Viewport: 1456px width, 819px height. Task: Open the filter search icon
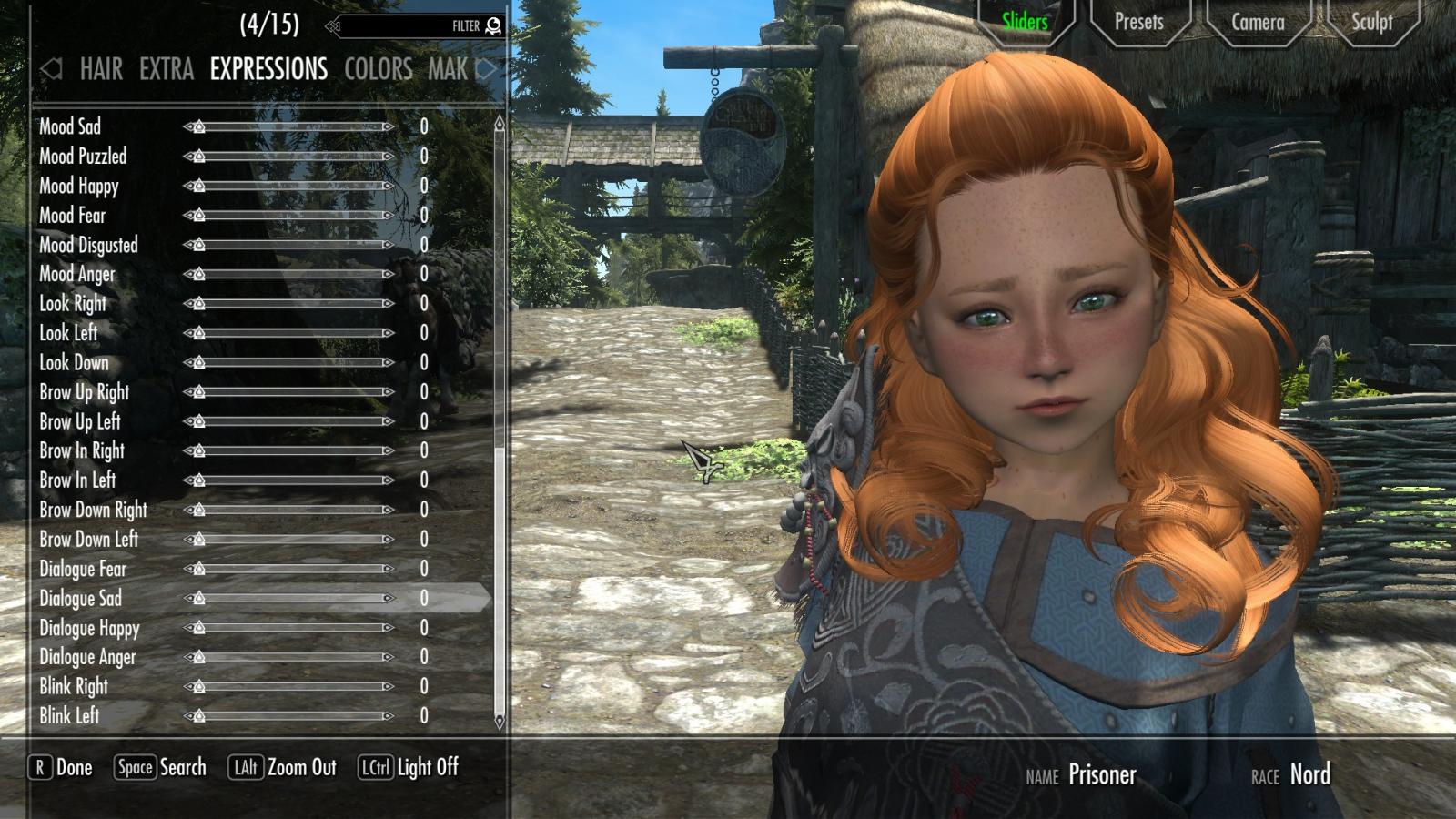click(x=491, y=26)
